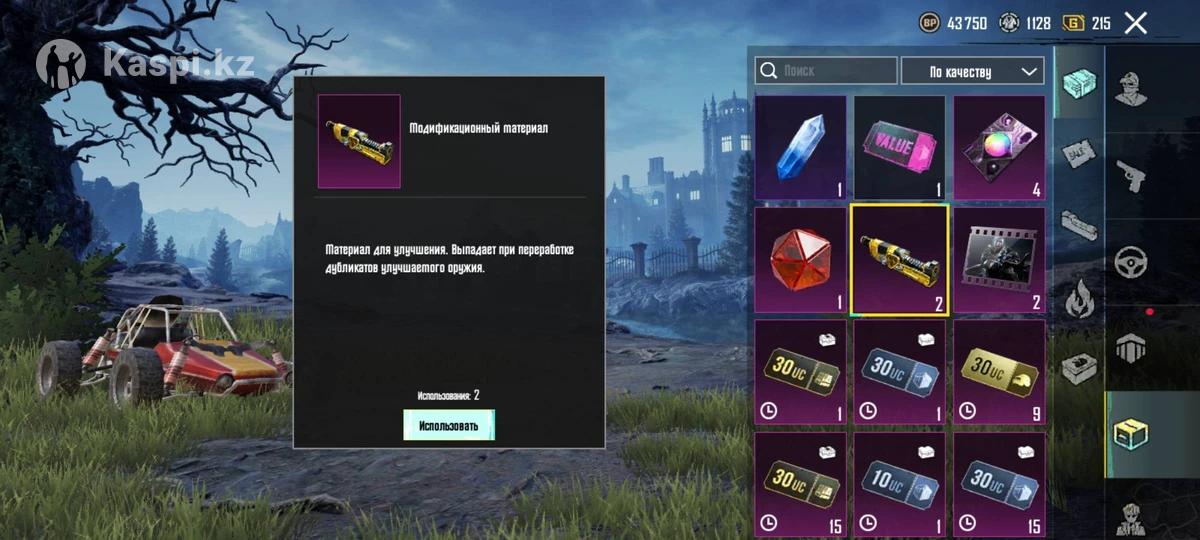1200x540 pixels.
Task: Switch to the parachute tab with red dot
Action: 1131,346
